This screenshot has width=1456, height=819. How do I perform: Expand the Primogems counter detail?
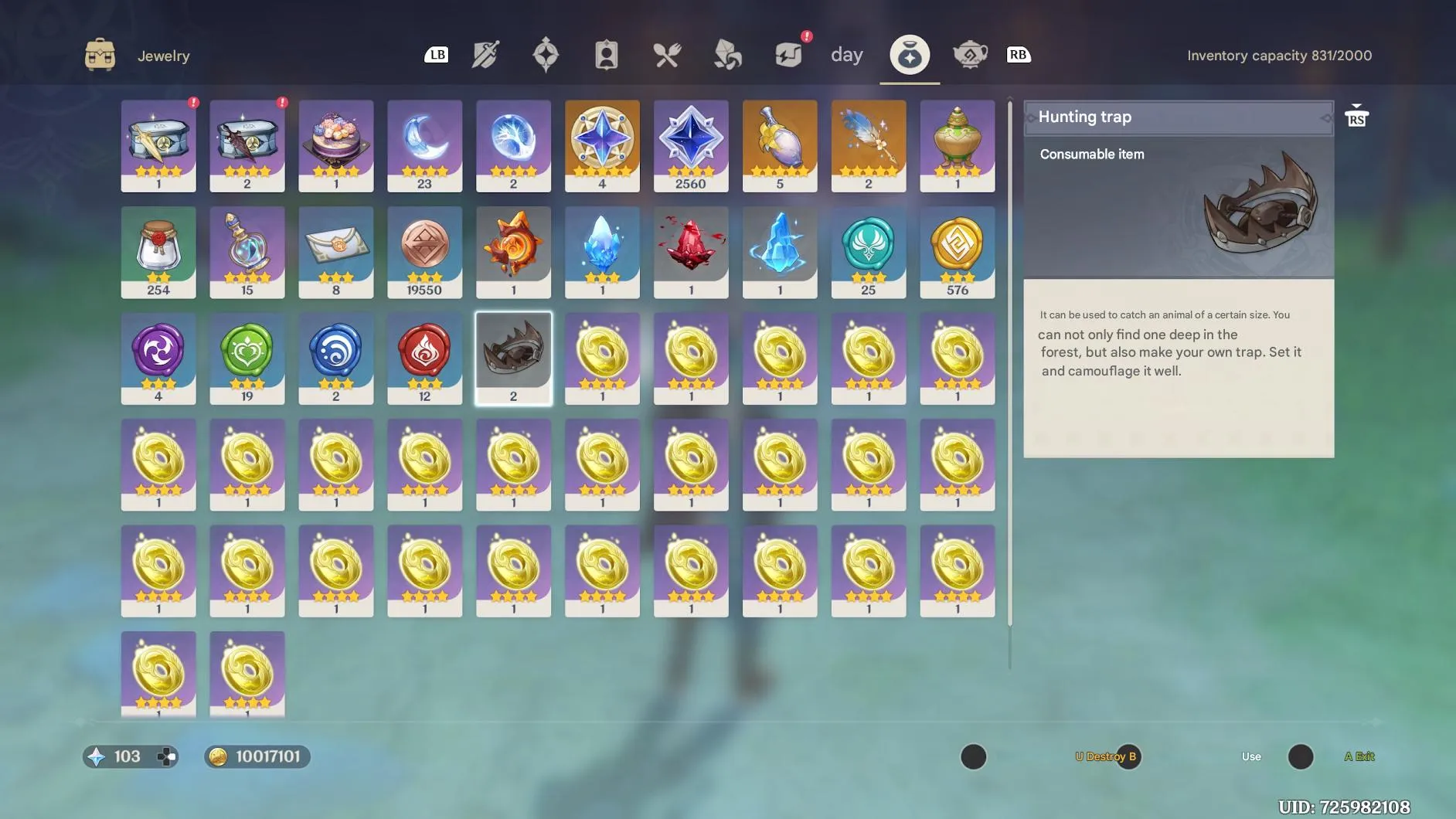tap(130, 756)
